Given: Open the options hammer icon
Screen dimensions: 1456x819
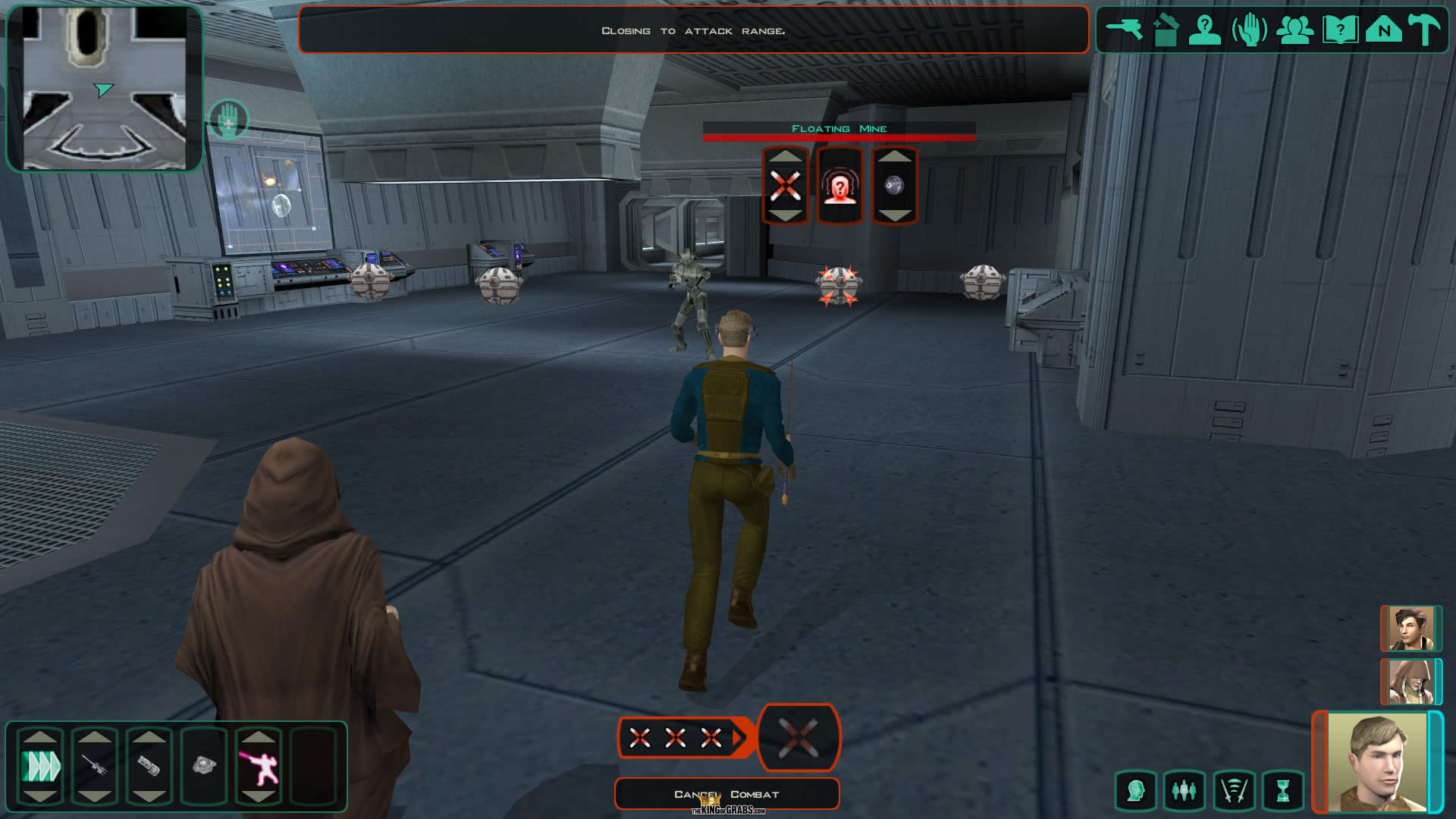Looking at the screenshot, I should click(1424, 30).
